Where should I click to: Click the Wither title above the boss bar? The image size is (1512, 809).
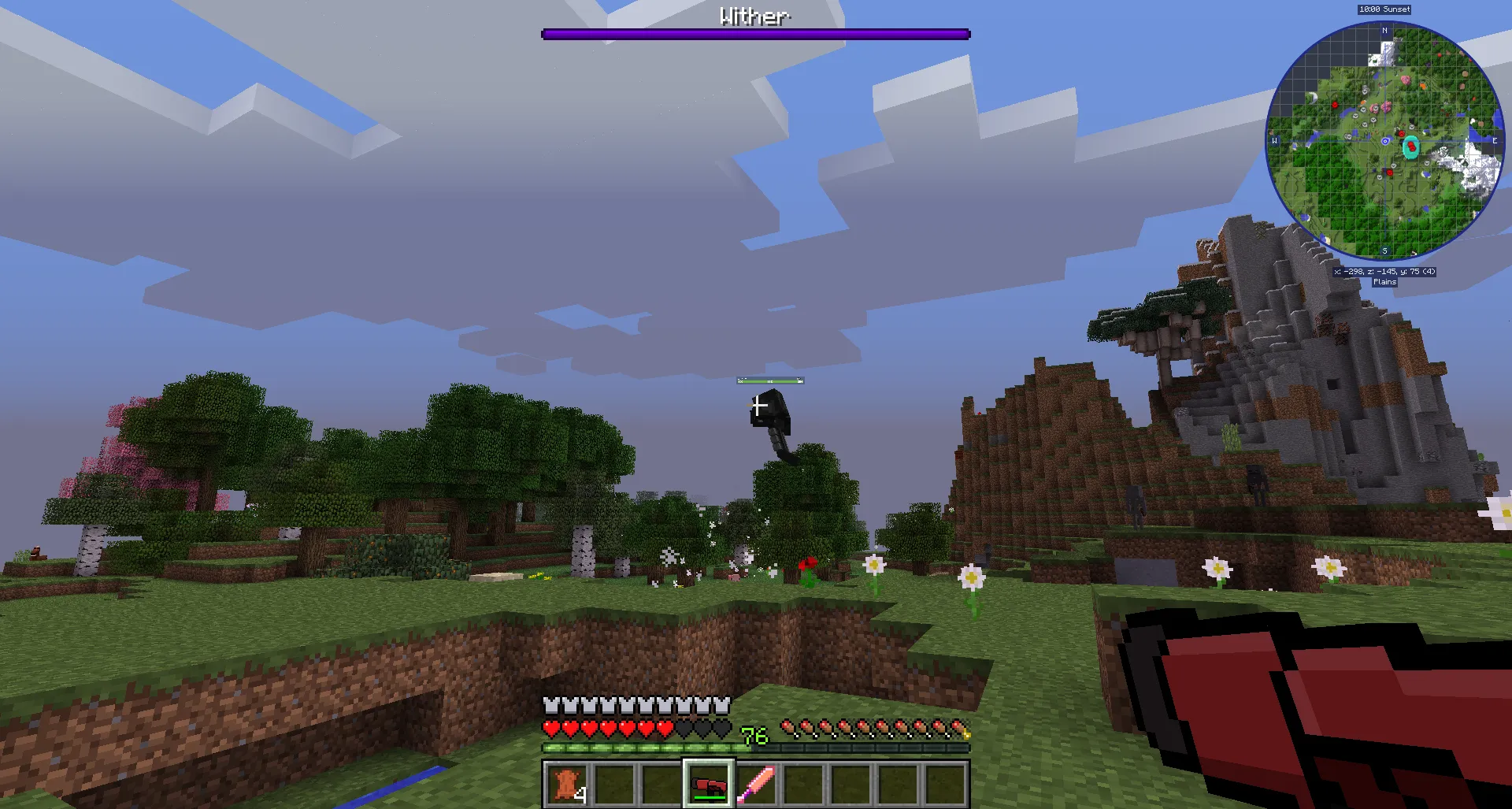point(754,15)
